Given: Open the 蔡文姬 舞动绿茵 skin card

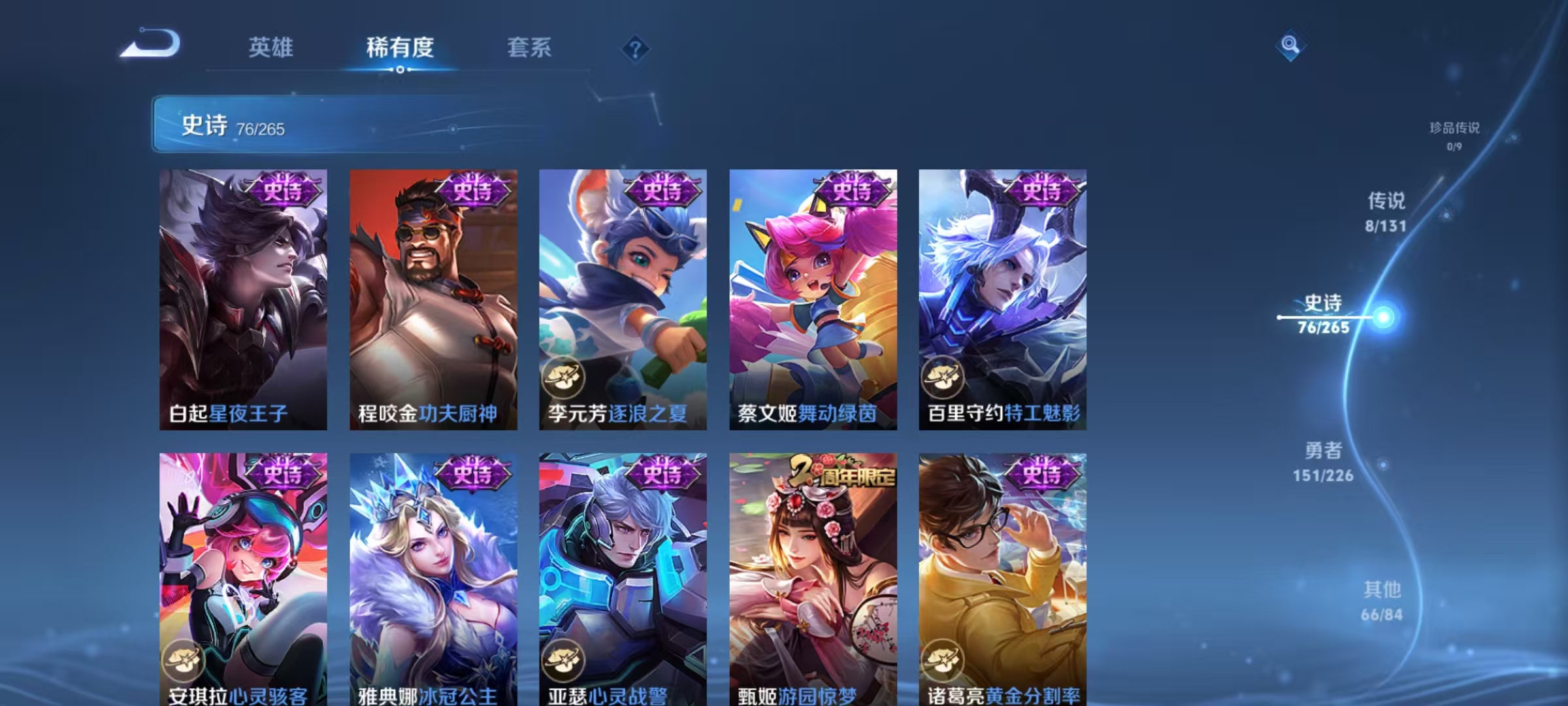Looking at the screenshot, I should tap(813, 294).
